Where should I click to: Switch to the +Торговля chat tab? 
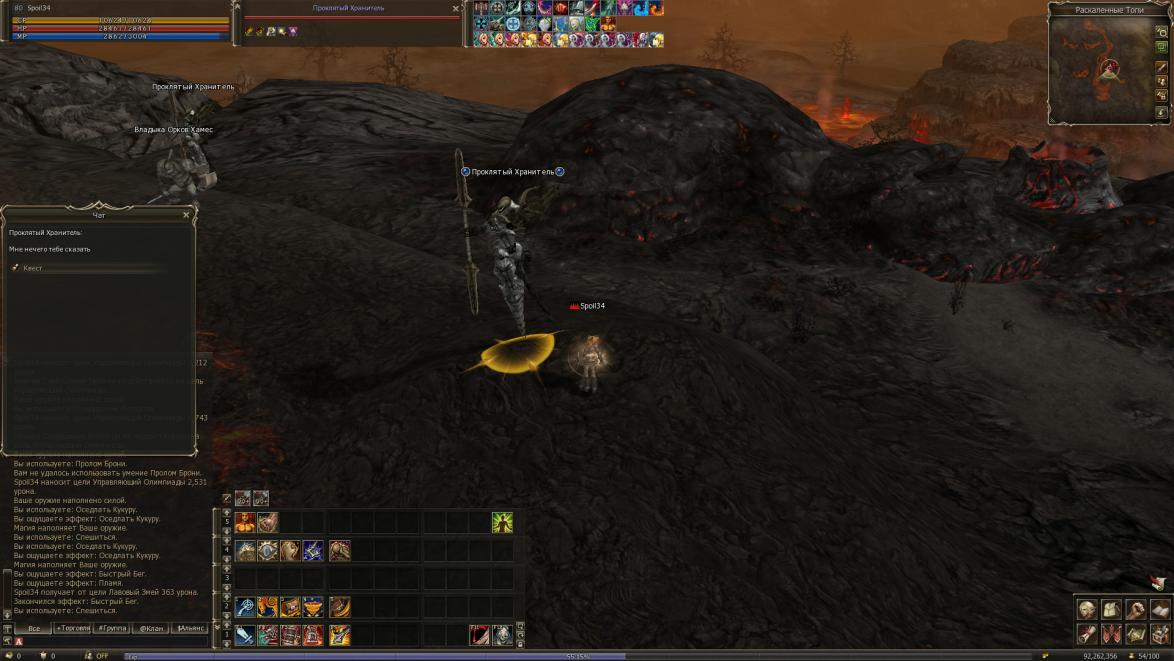(72, 628)
